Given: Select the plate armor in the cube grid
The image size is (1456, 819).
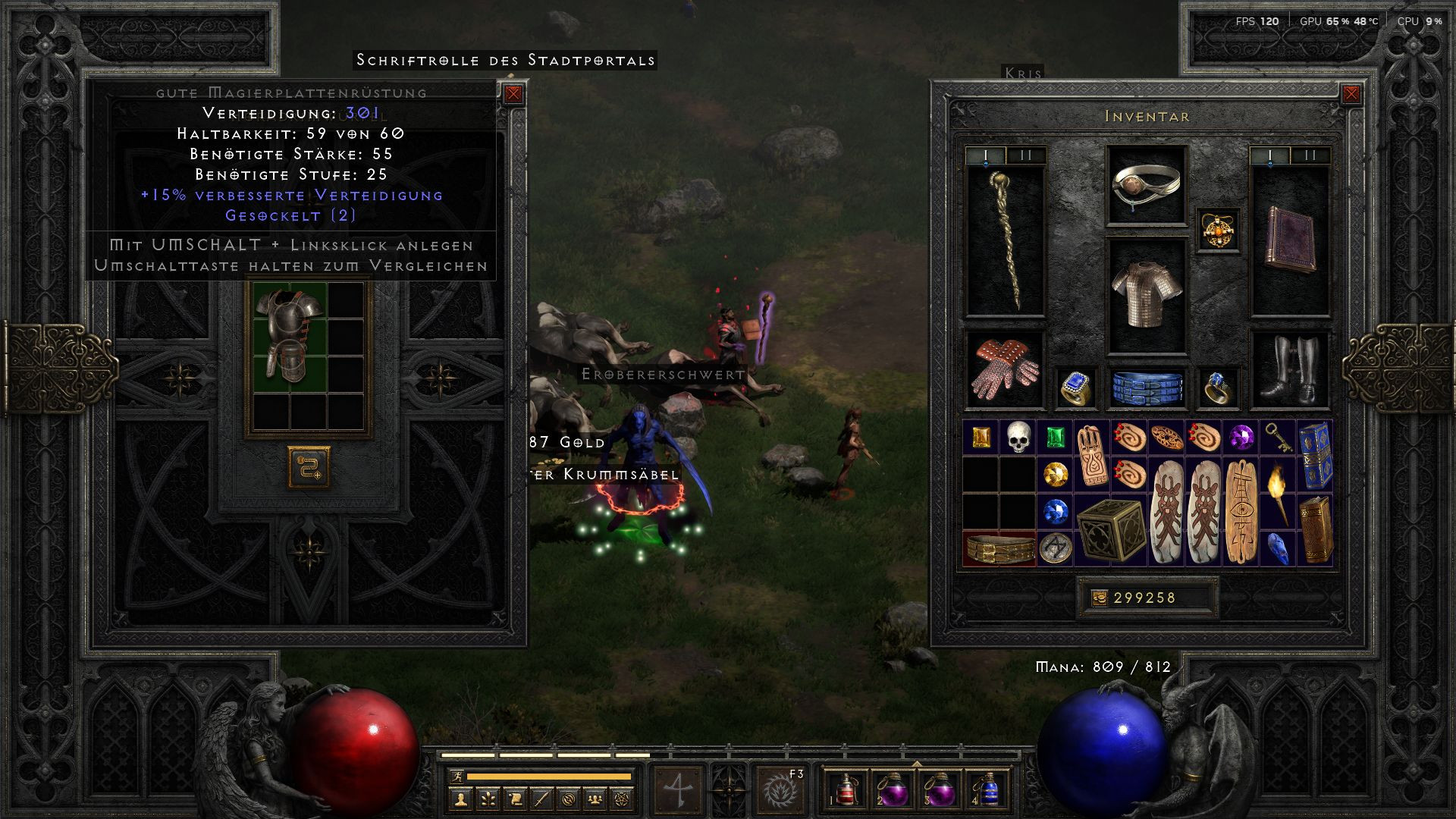Looking at the screenshot, I should click(x=290, y=334).
